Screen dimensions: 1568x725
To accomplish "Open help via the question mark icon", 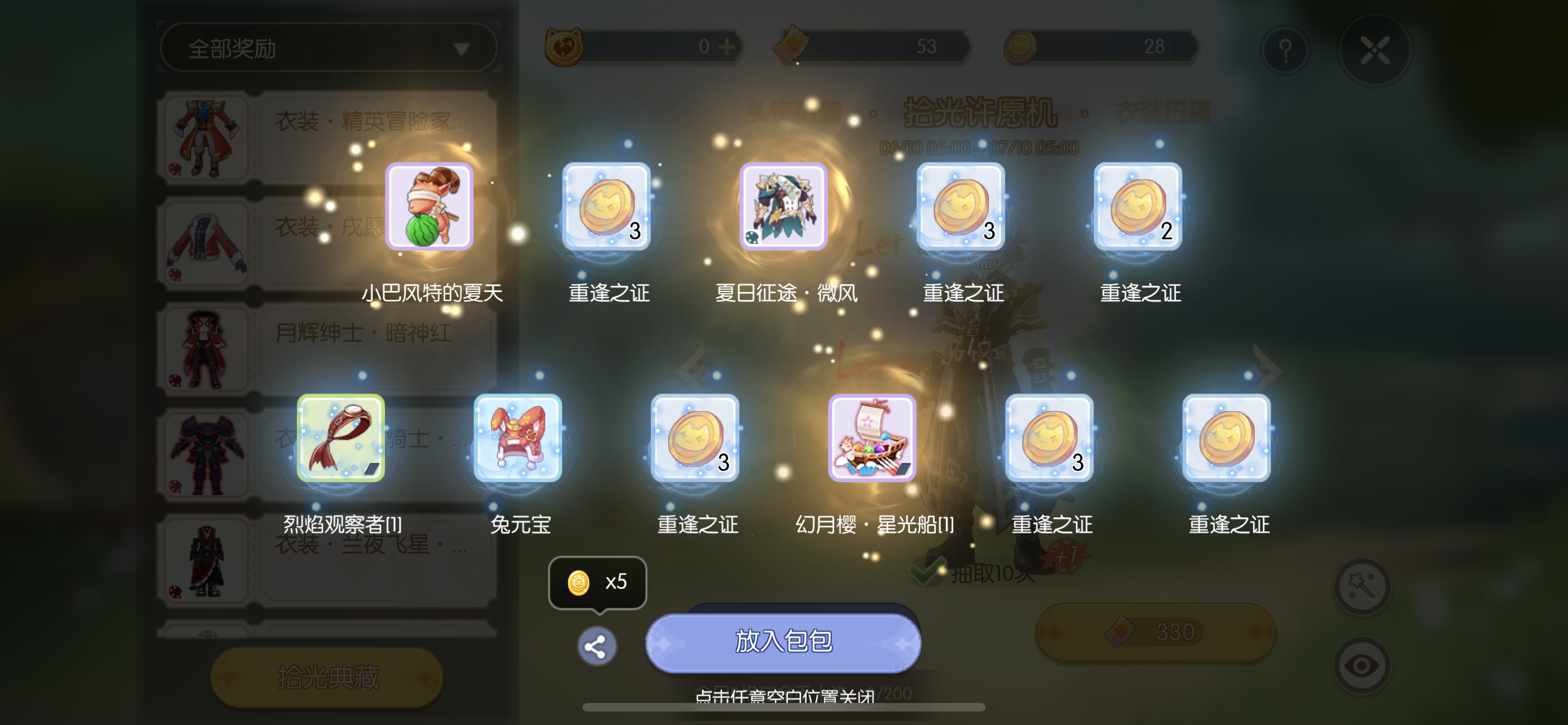I will (x=1286, y=50).
